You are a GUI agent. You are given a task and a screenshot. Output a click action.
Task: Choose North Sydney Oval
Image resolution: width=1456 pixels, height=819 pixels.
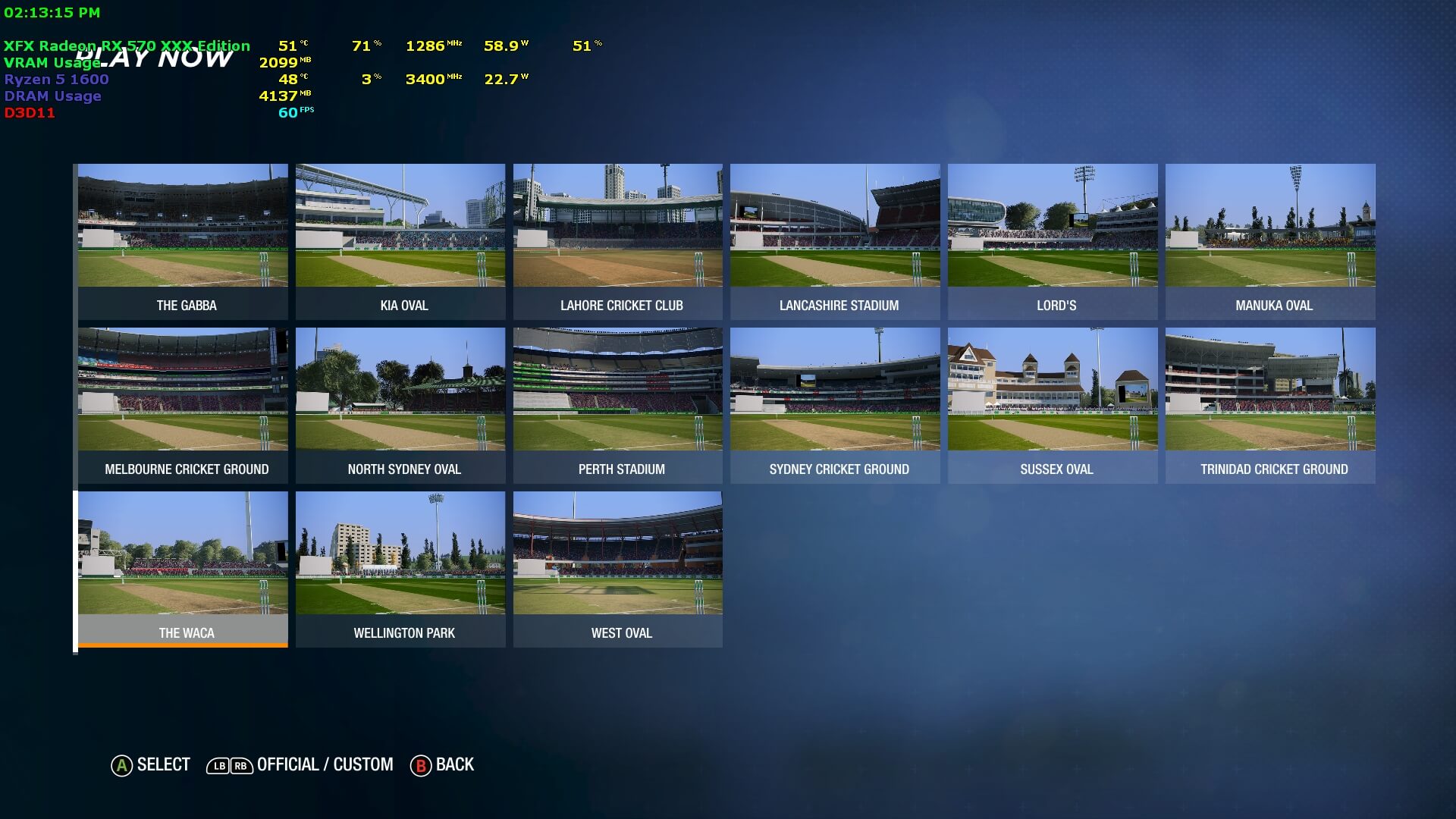(x=400, y=405)
